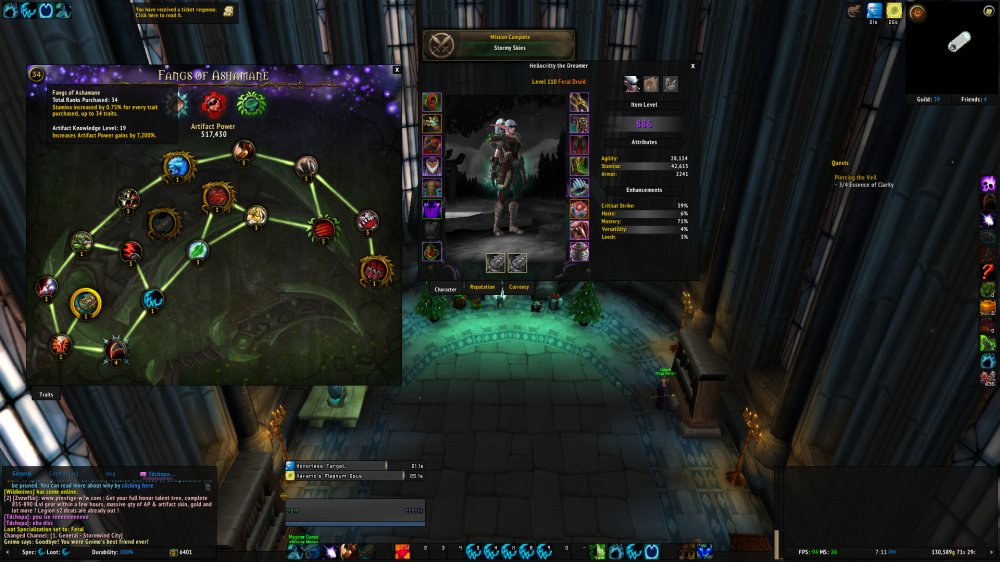
Task: Close the Fangs of Ashamane artifact window
Action: tap(397, 70)
